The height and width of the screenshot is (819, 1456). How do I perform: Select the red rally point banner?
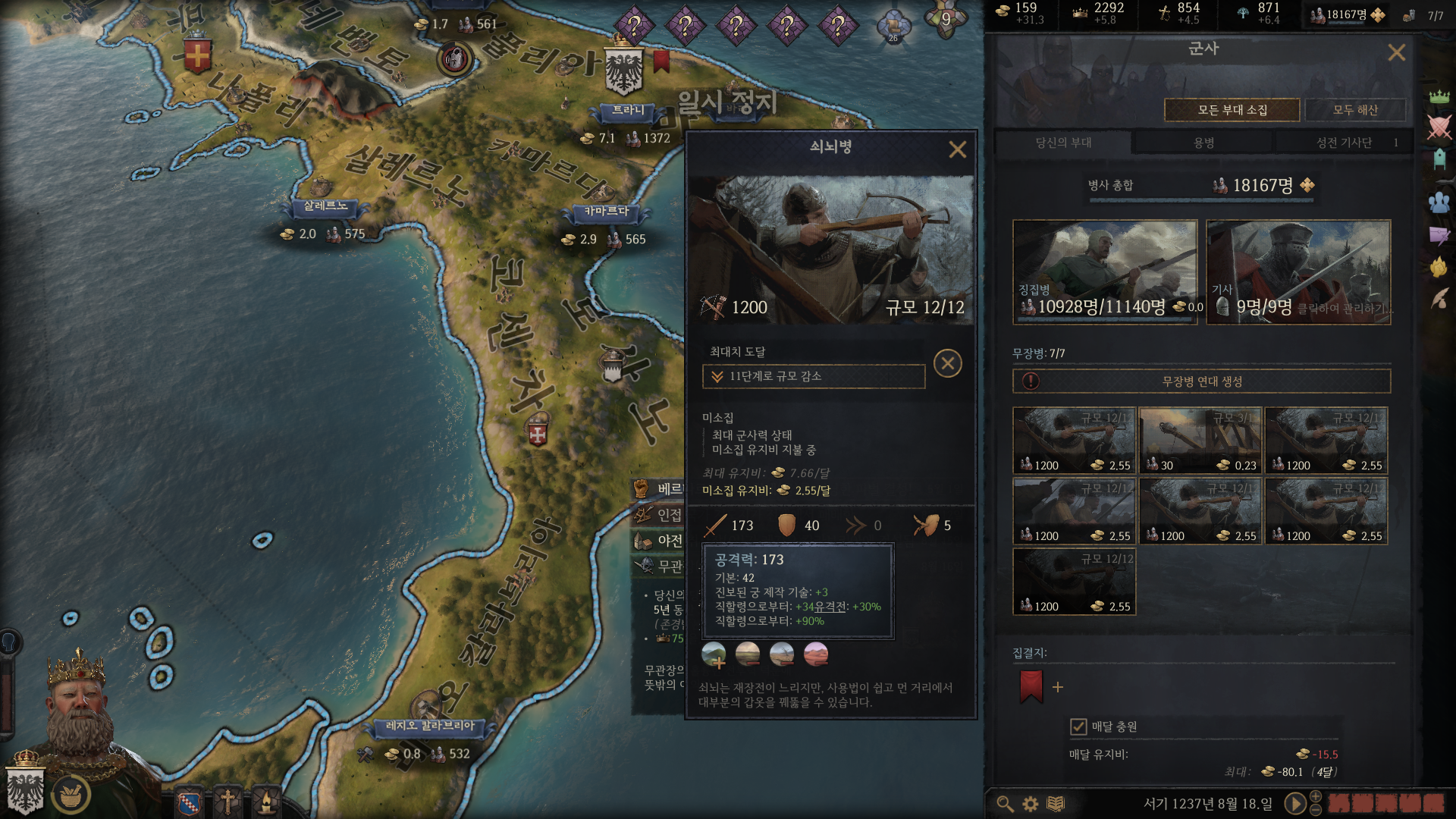1031,686
